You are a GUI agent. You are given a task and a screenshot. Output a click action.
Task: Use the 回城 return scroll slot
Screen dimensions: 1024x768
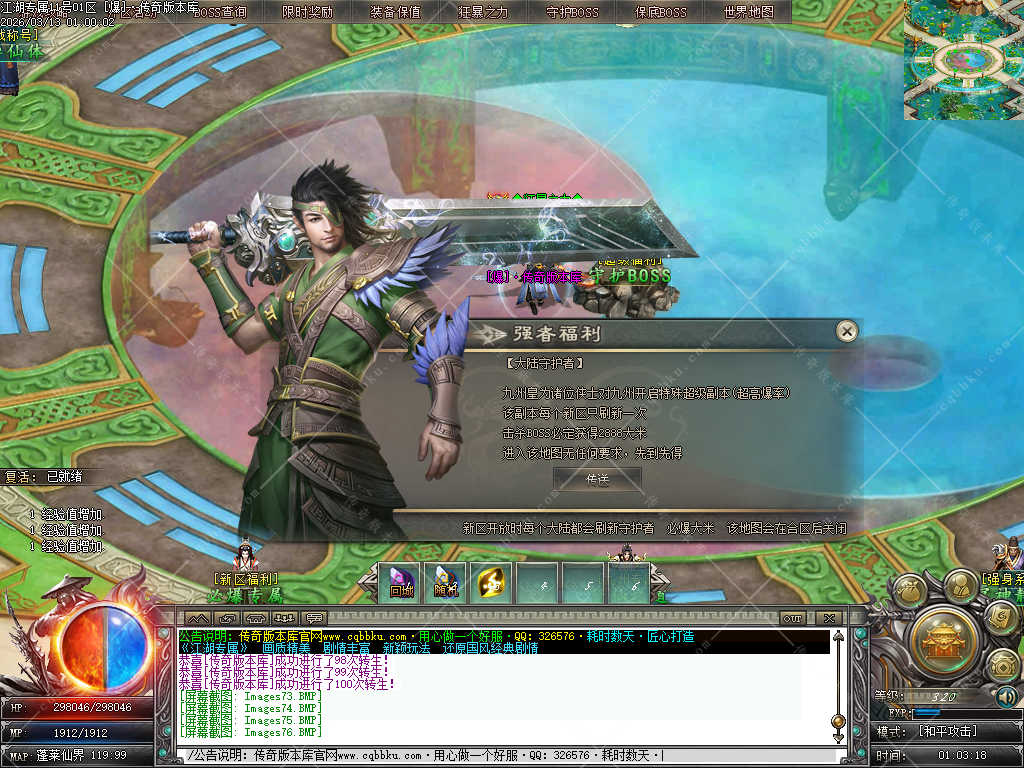(402, 583)
